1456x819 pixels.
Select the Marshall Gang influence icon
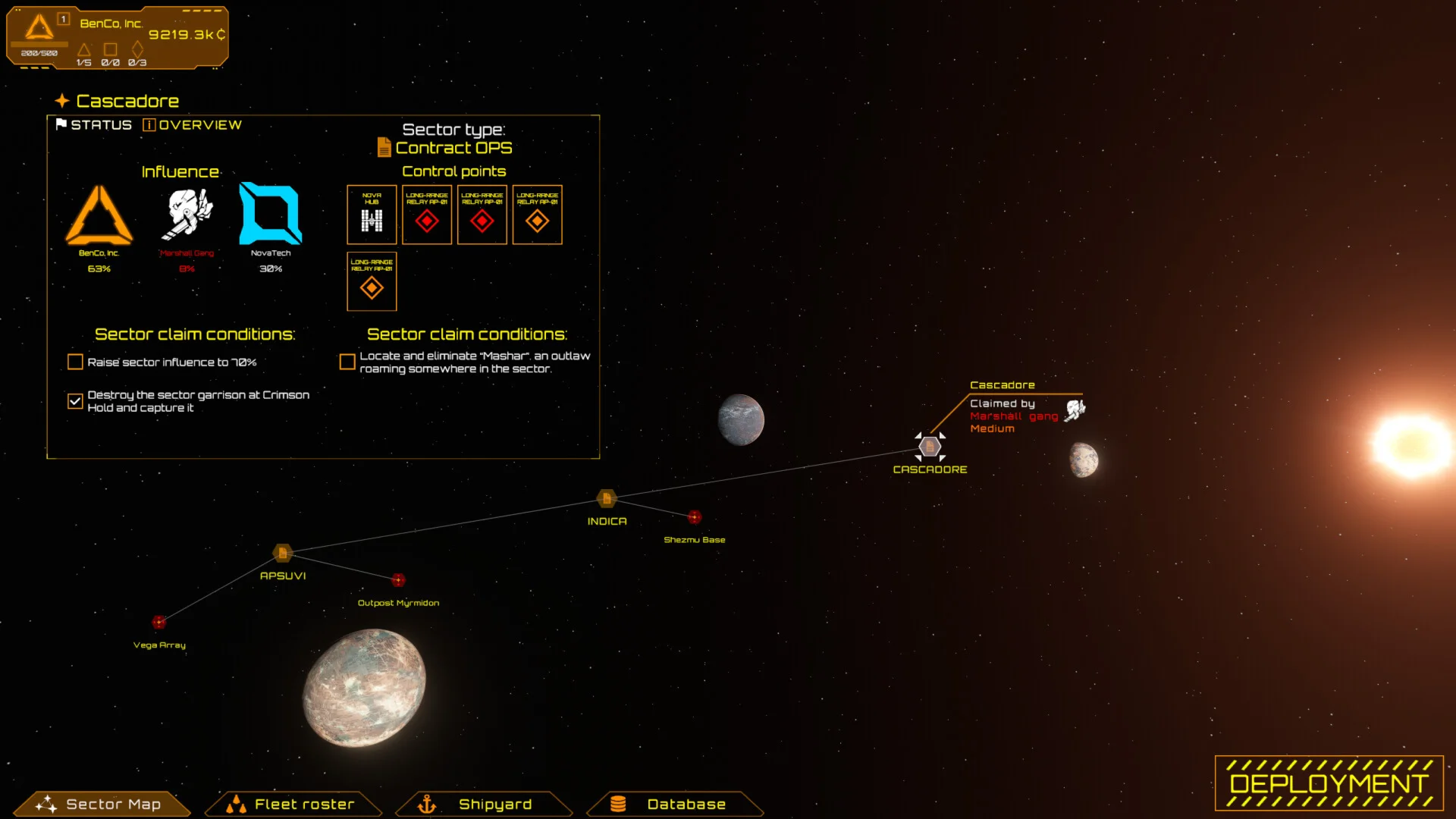coord(187,215)
